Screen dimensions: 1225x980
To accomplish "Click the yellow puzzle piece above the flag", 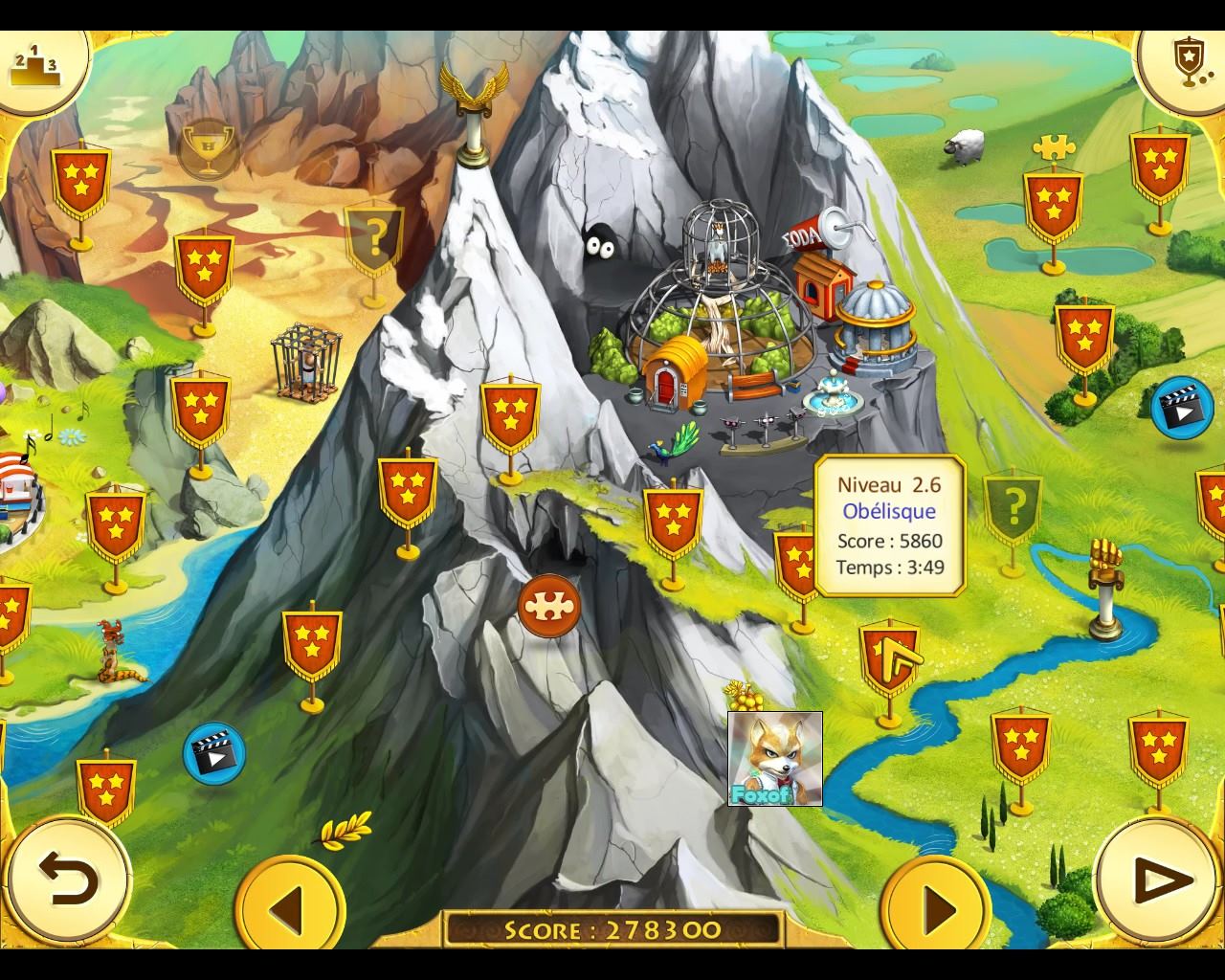I will click(x=1054, y=147).
